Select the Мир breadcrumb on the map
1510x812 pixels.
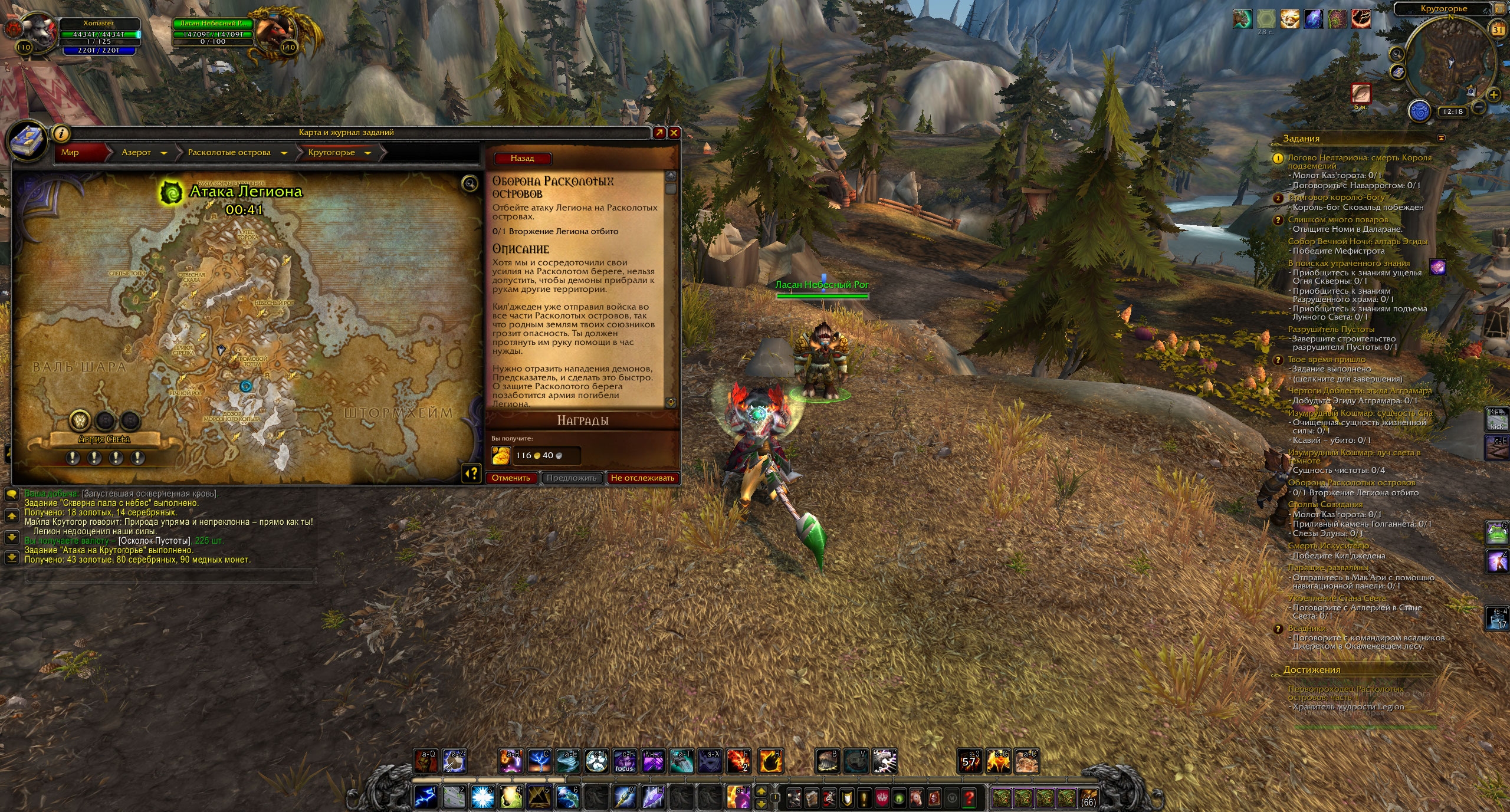71,152
